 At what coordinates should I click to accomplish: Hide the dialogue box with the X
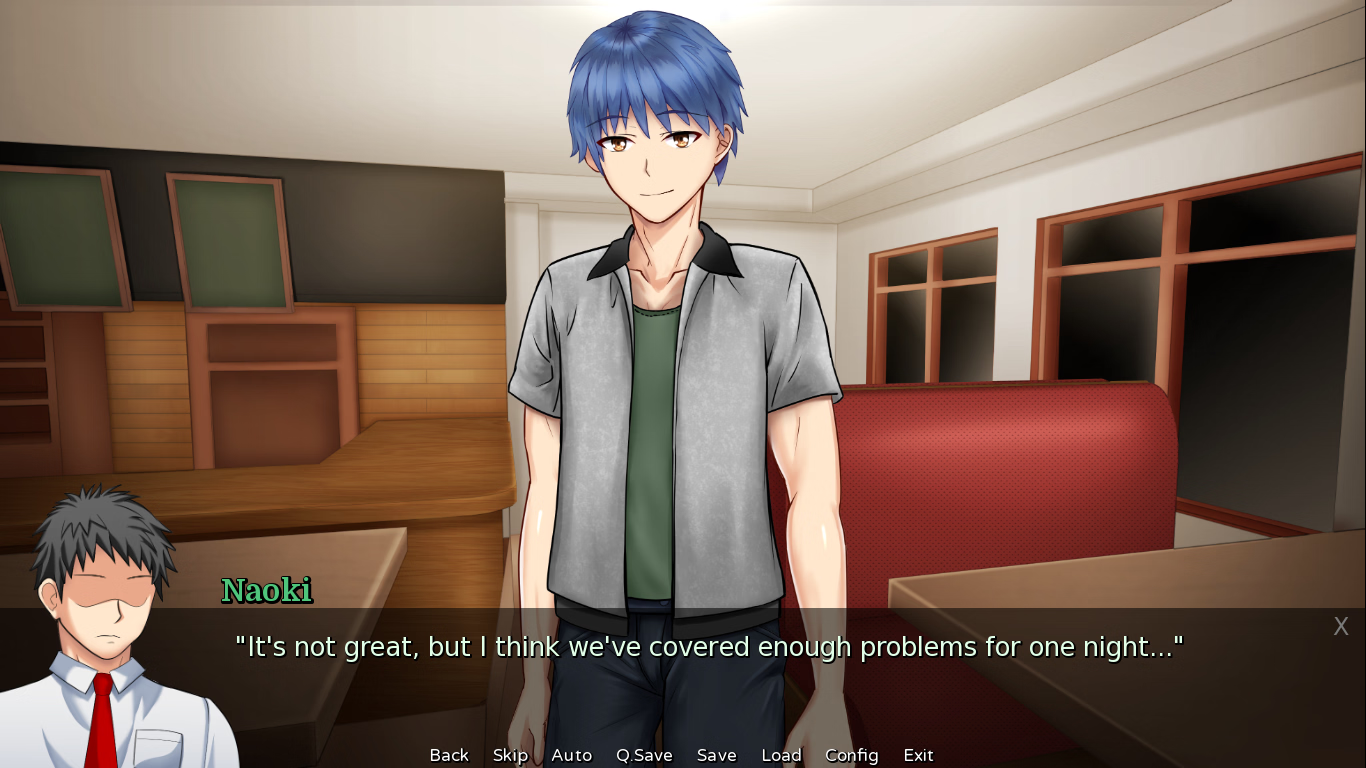point(1341,627)
